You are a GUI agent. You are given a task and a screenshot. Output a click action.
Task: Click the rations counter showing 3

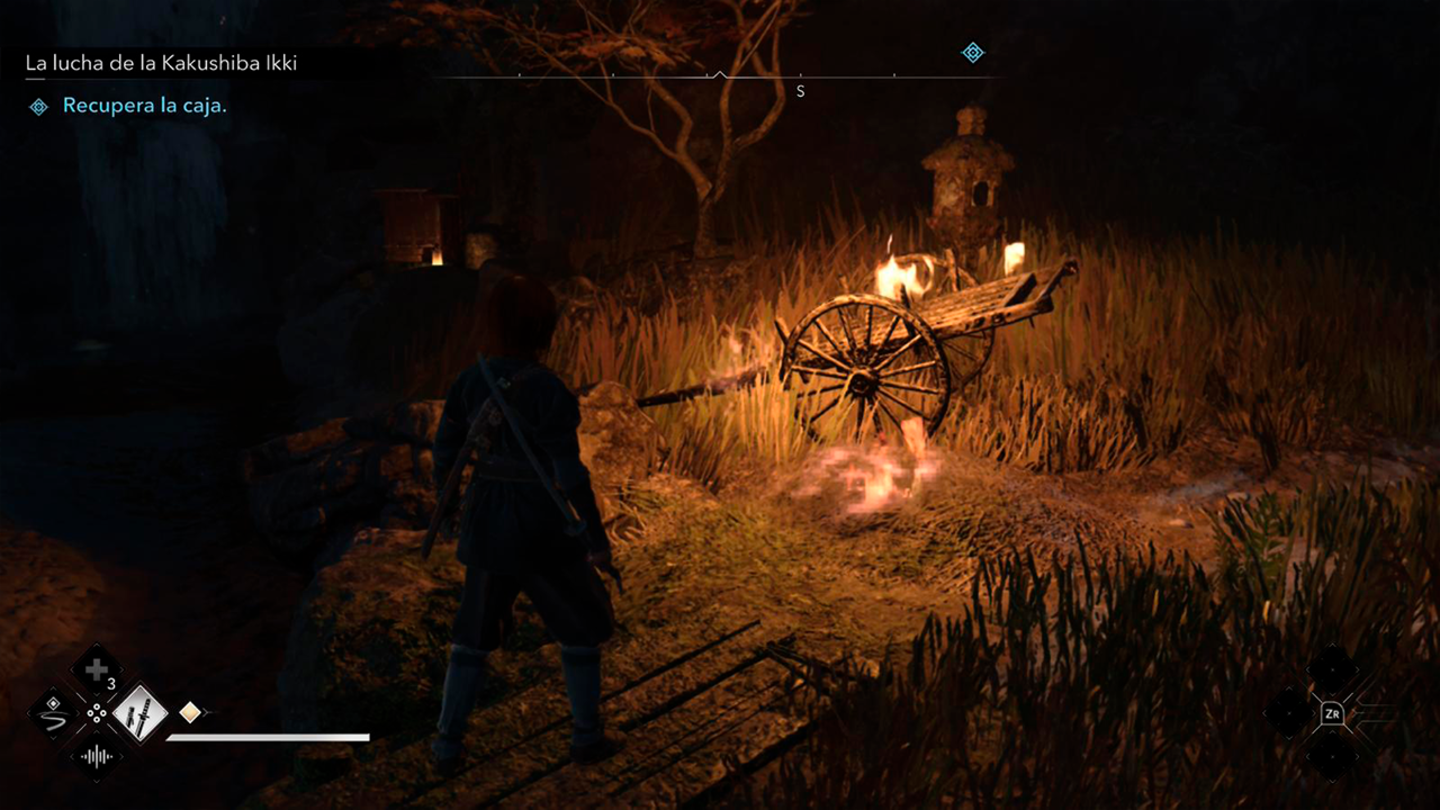[x=111, y=684]
